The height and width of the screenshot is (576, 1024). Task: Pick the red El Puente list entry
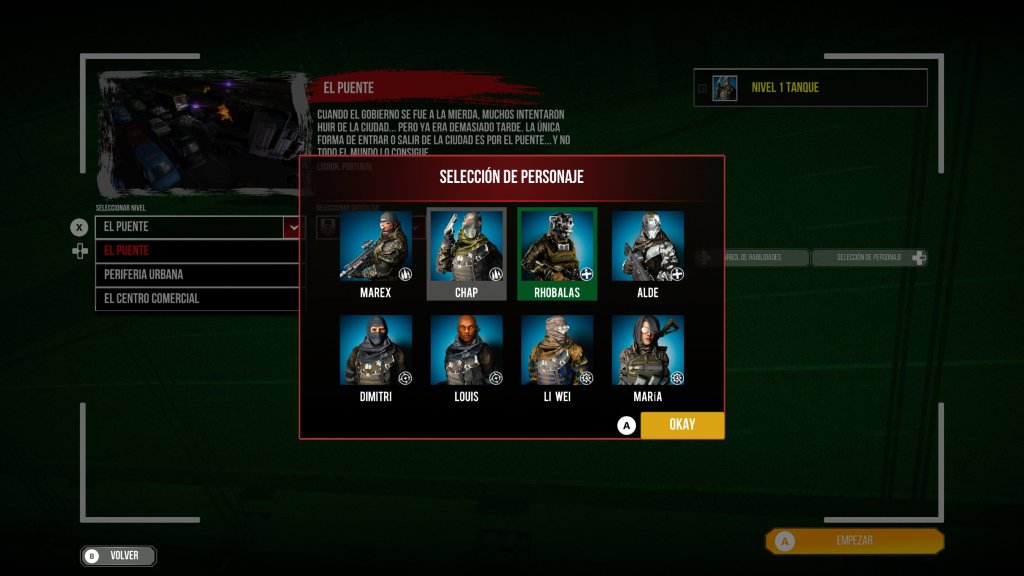coord(198,250)
